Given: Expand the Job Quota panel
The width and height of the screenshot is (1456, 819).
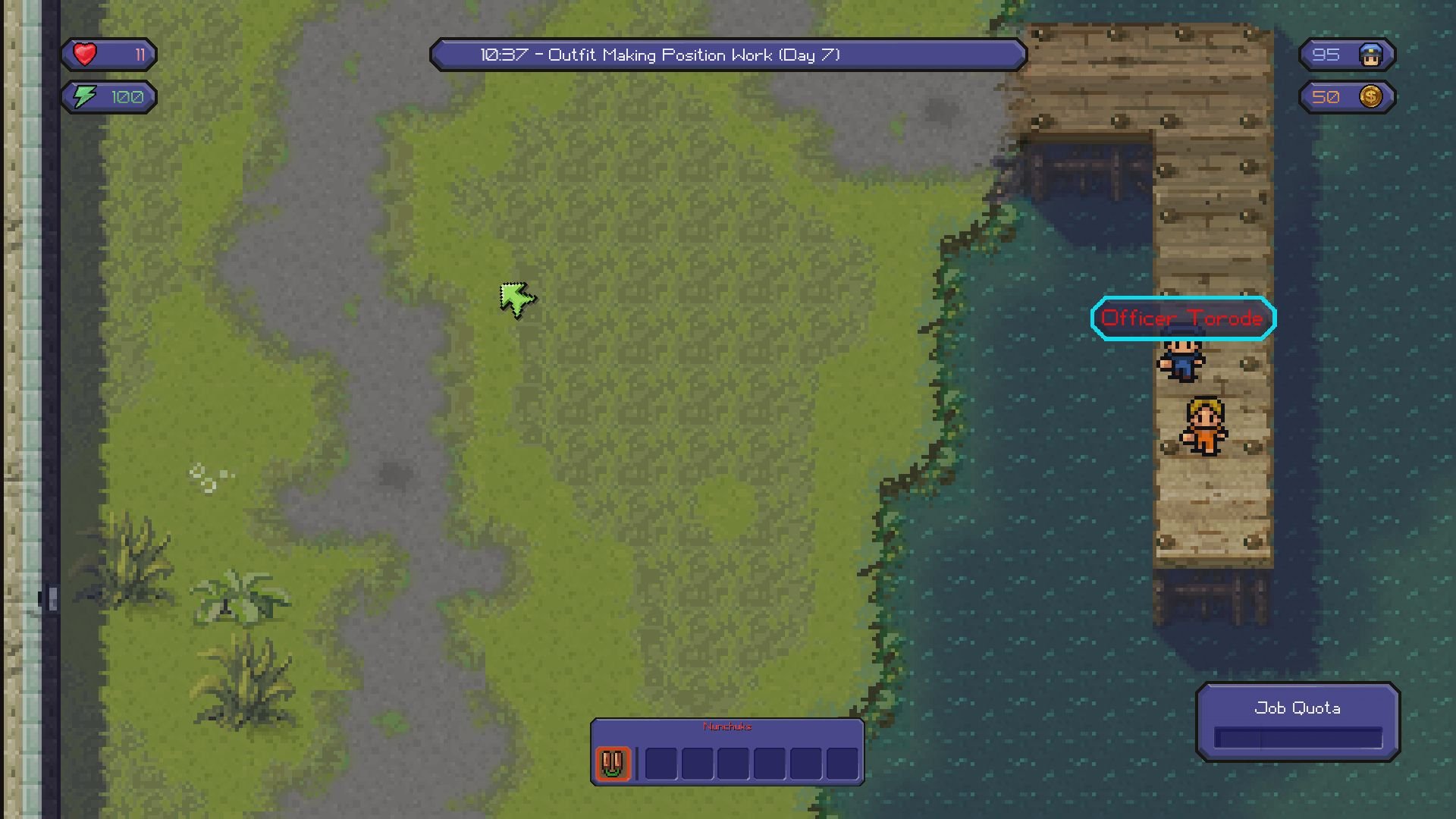Looking at the screenshot, I should (x=1298, y=720).
